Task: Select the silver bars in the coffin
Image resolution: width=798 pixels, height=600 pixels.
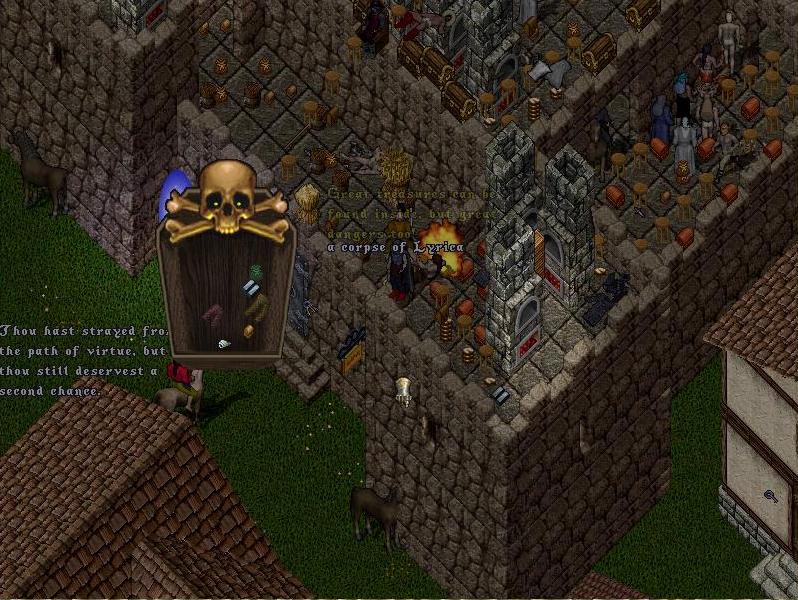Action: click(251, 288)
